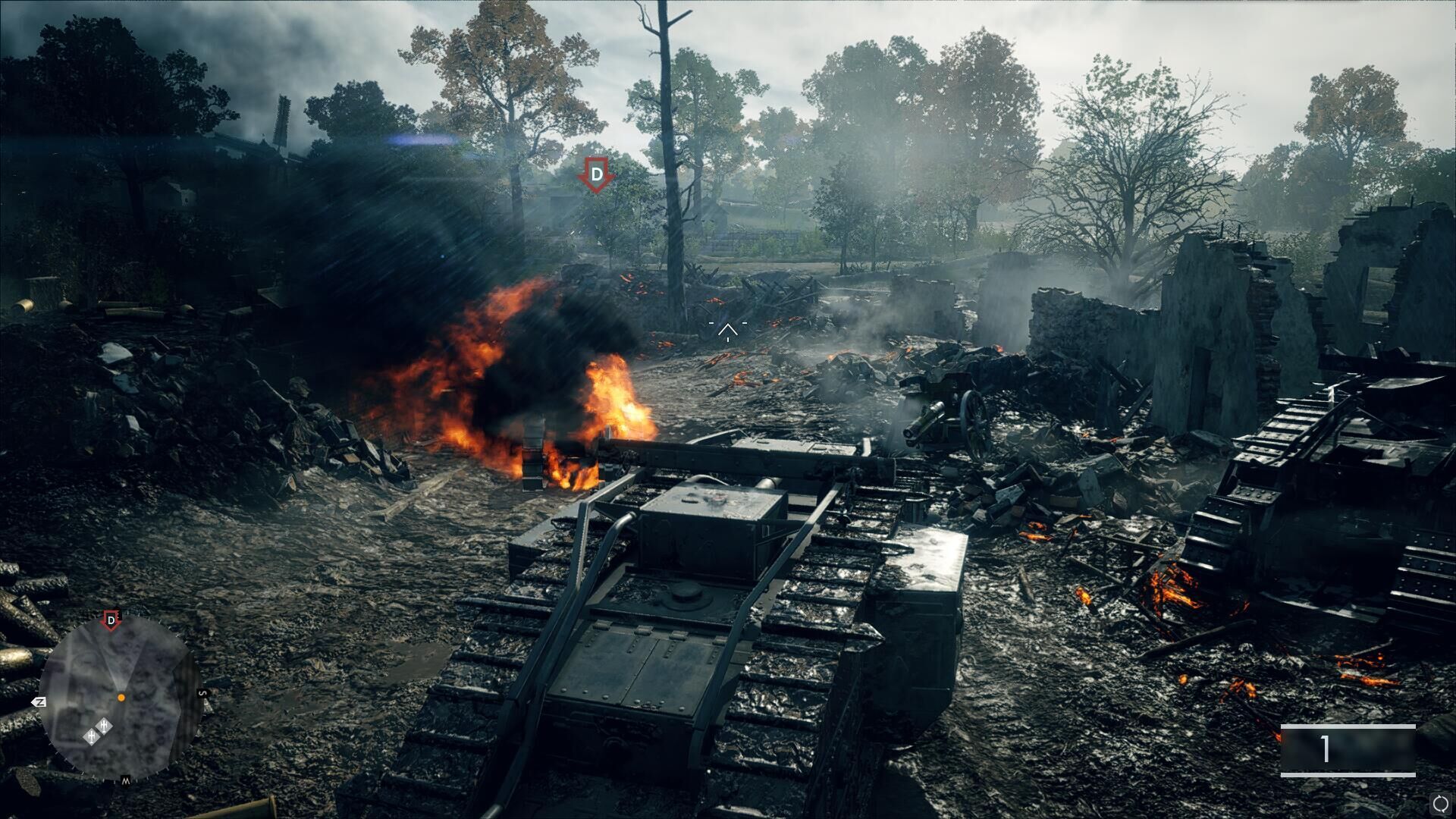This screenshot has width=1456, height=819.
Task: Select the red objective D marker above the trees
Action: (597, 175)
